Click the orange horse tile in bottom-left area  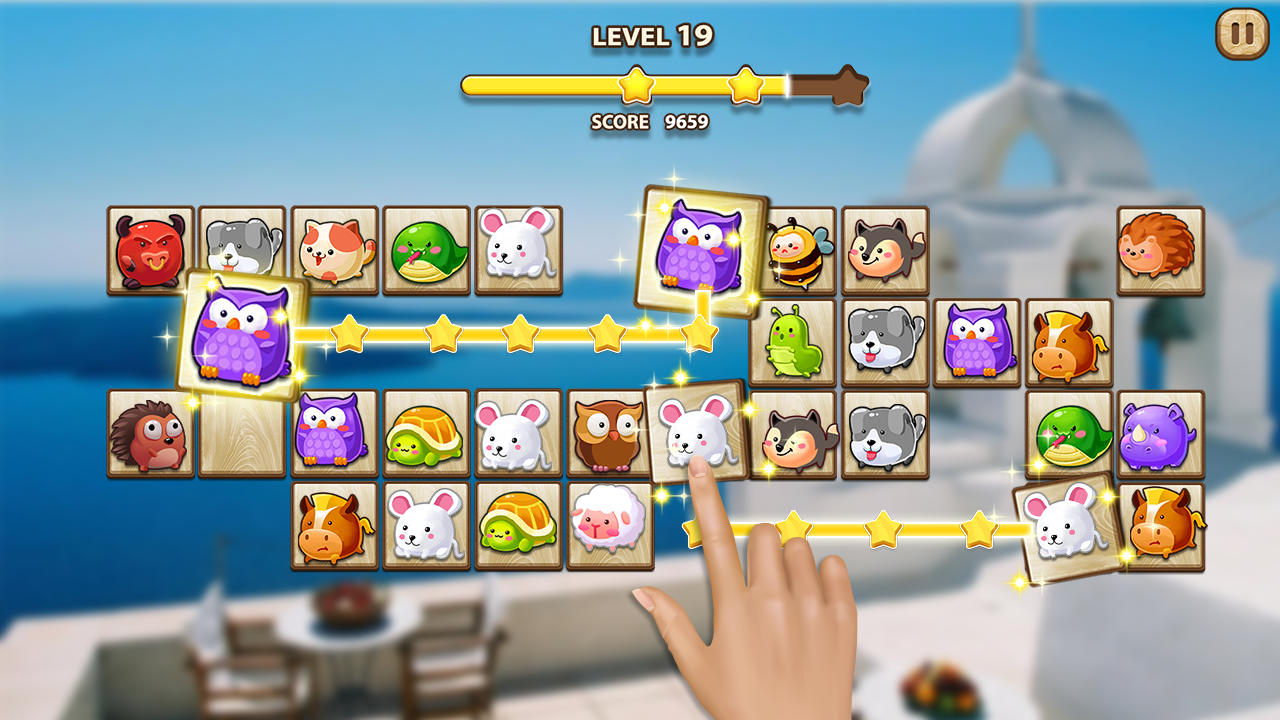[335, 525]
